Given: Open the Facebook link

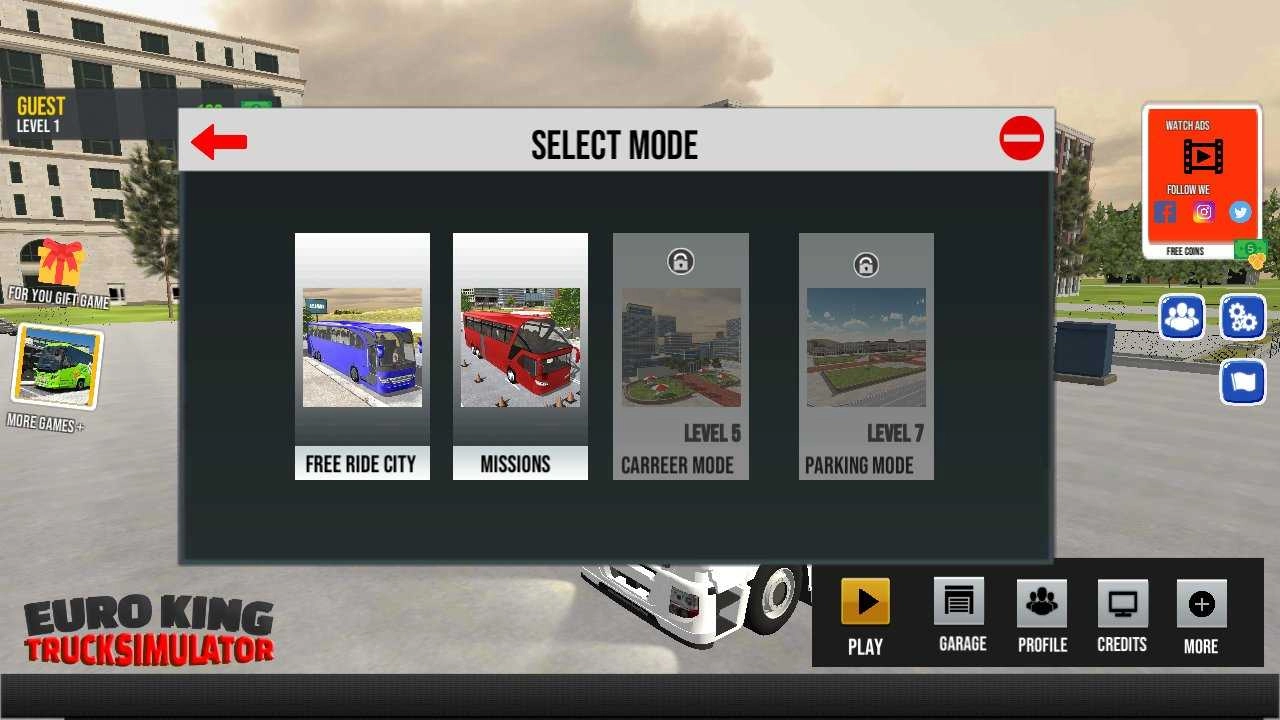Looking at the screenshot, I should pyautogui.click(x=1165, y=212).
